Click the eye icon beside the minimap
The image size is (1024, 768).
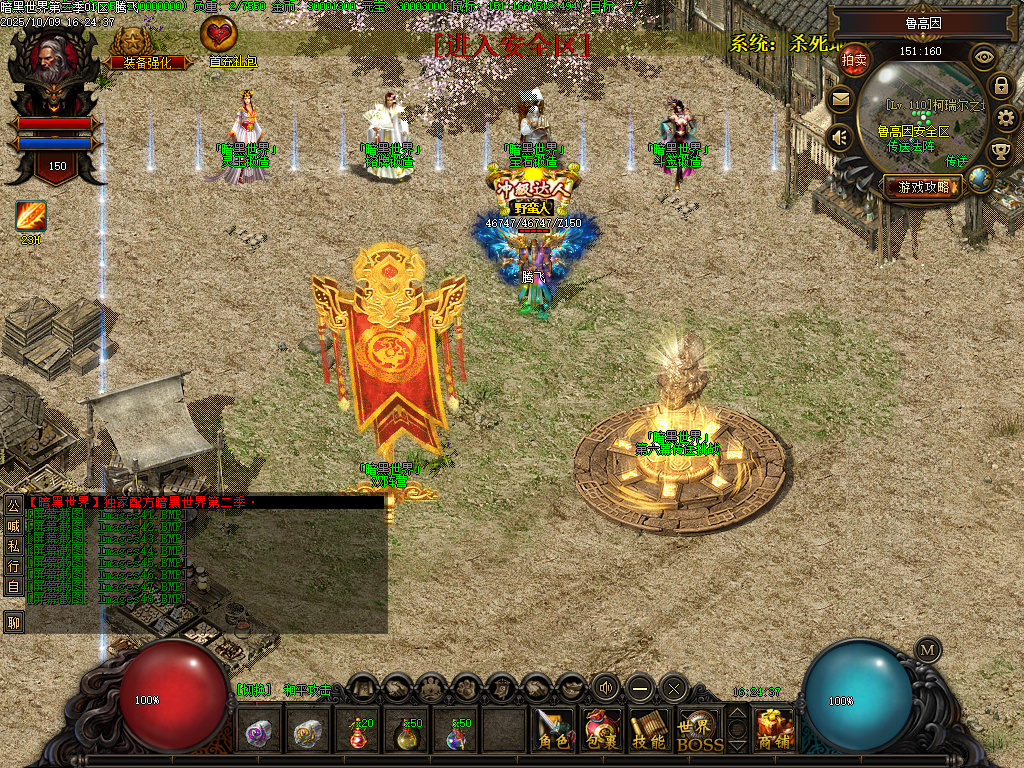pos(984,57)
